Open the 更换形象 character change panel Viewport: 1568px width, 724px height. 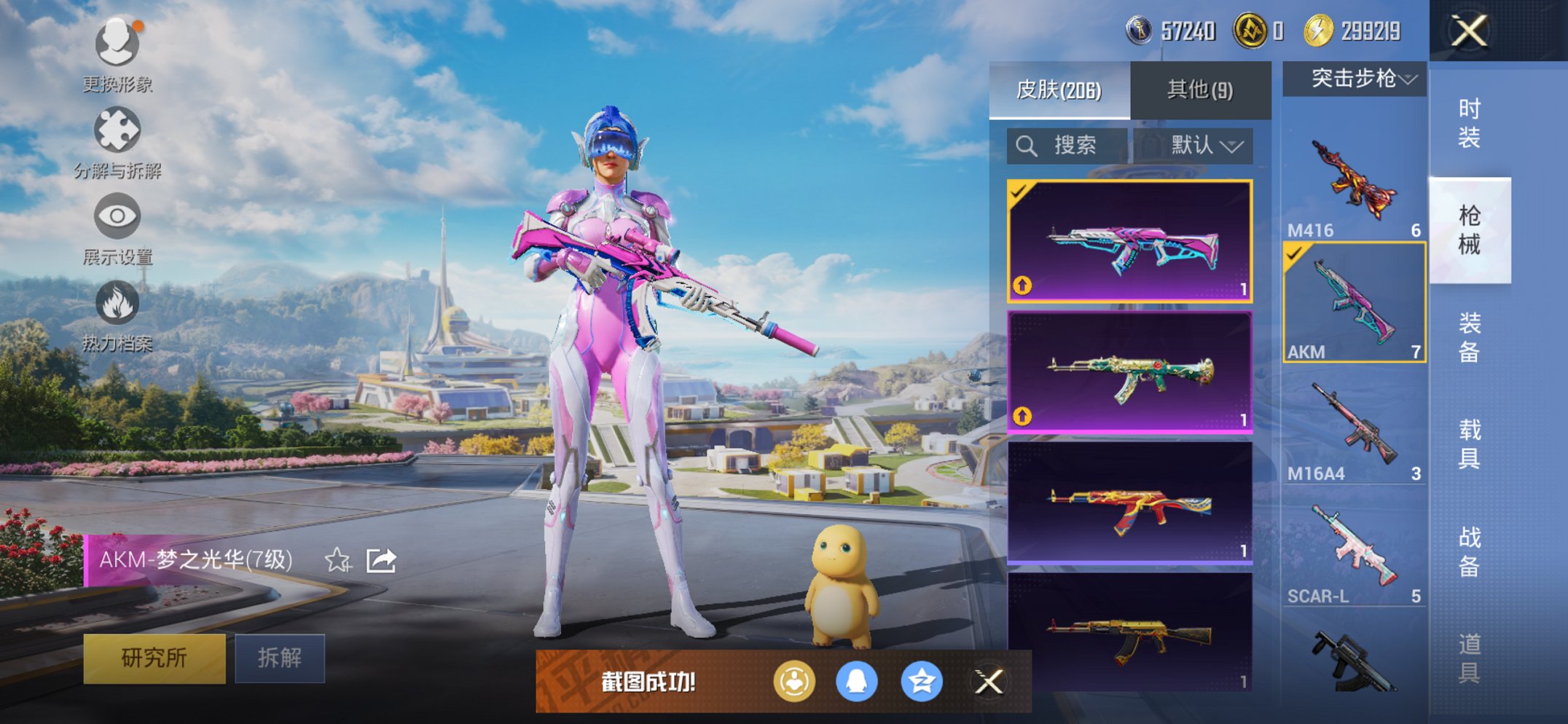(x=117, y=45)
